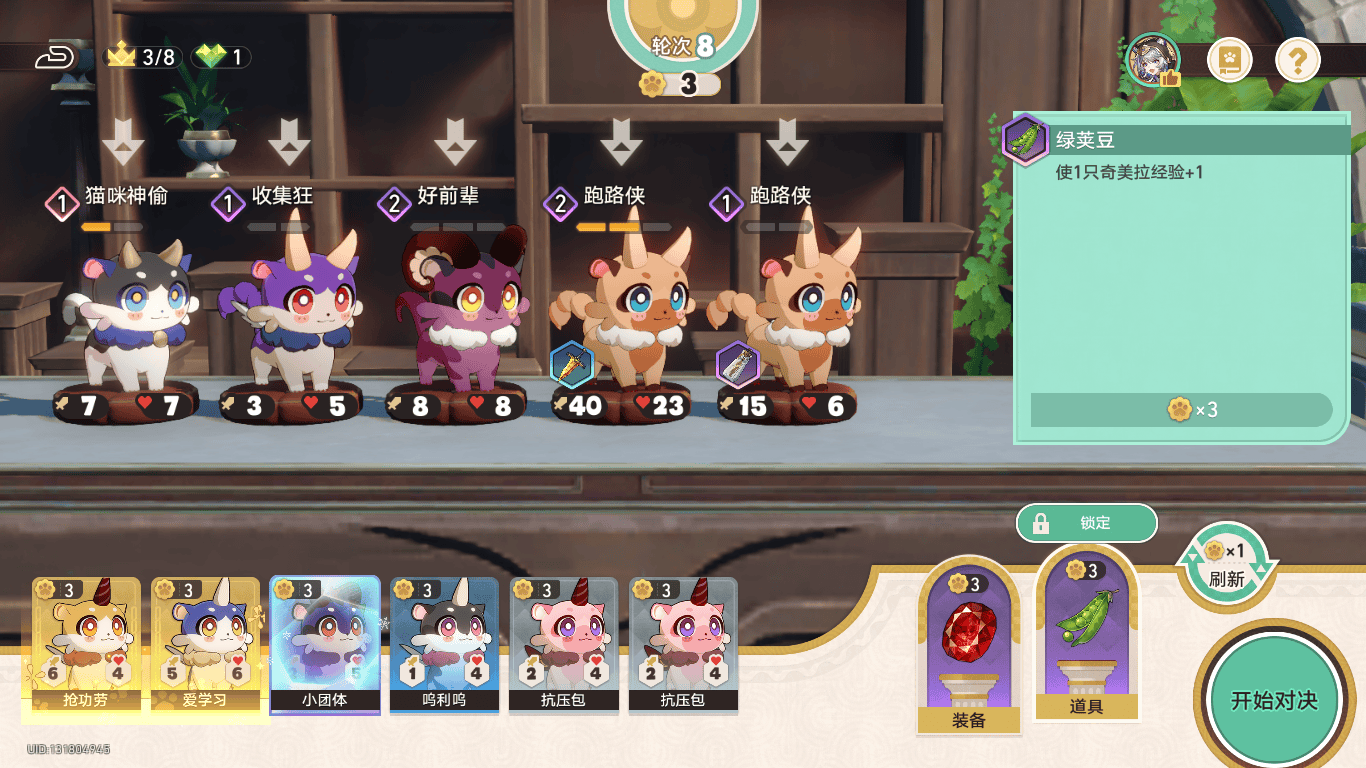Screen dimensions: 1366x768
Task: Choose the 小团体 shop card
Action: pyautogui.click(x=325, y=645)
